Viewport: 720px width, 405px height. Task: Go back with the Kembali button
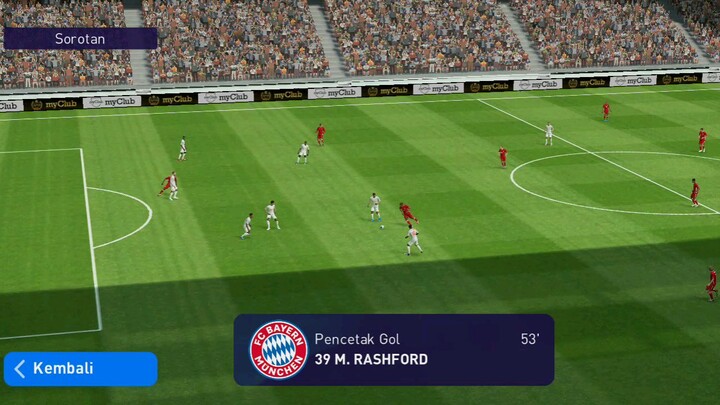point(79,368)
